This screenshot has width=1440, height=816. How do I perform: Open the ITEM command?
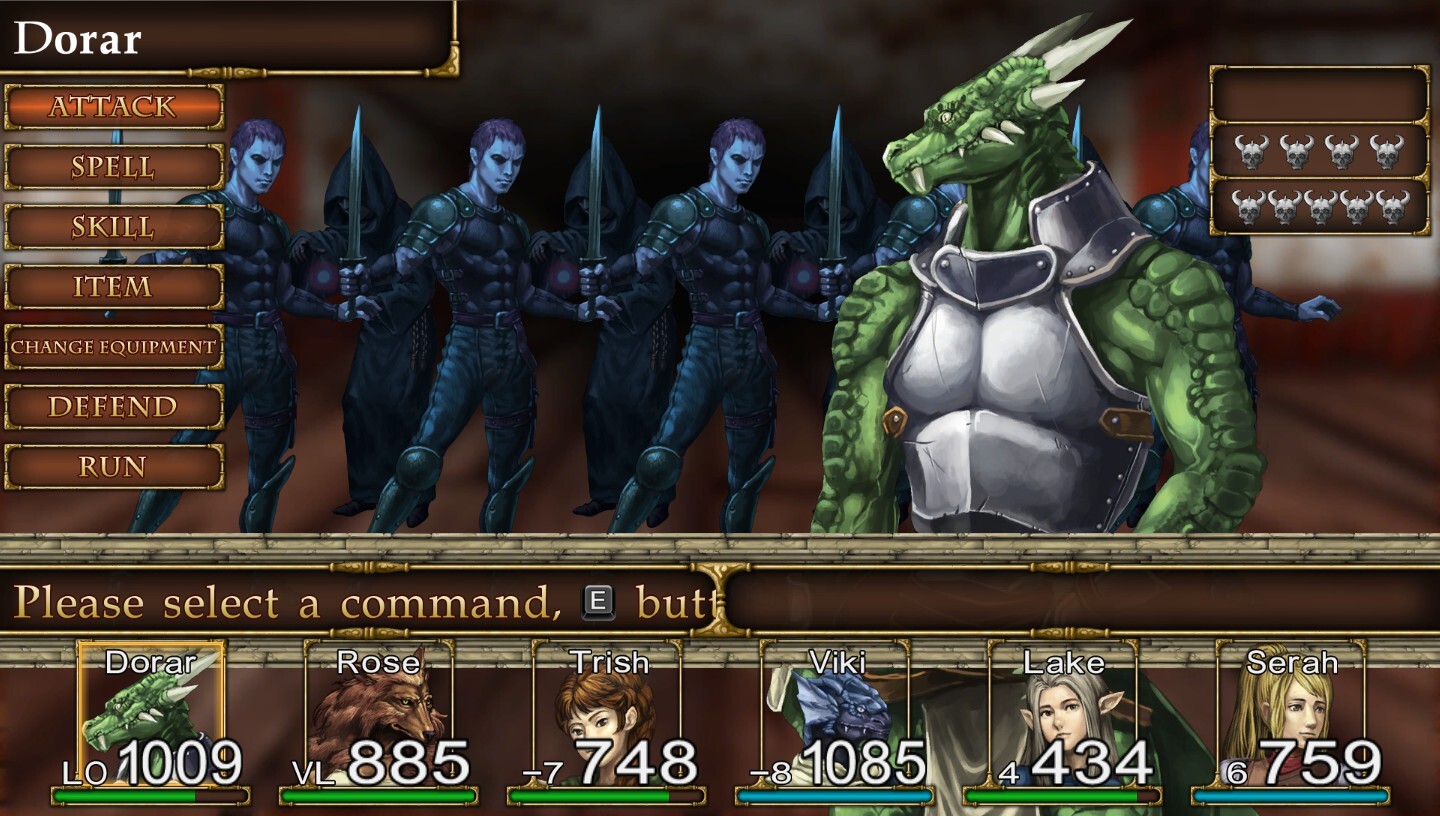point(113,287)
